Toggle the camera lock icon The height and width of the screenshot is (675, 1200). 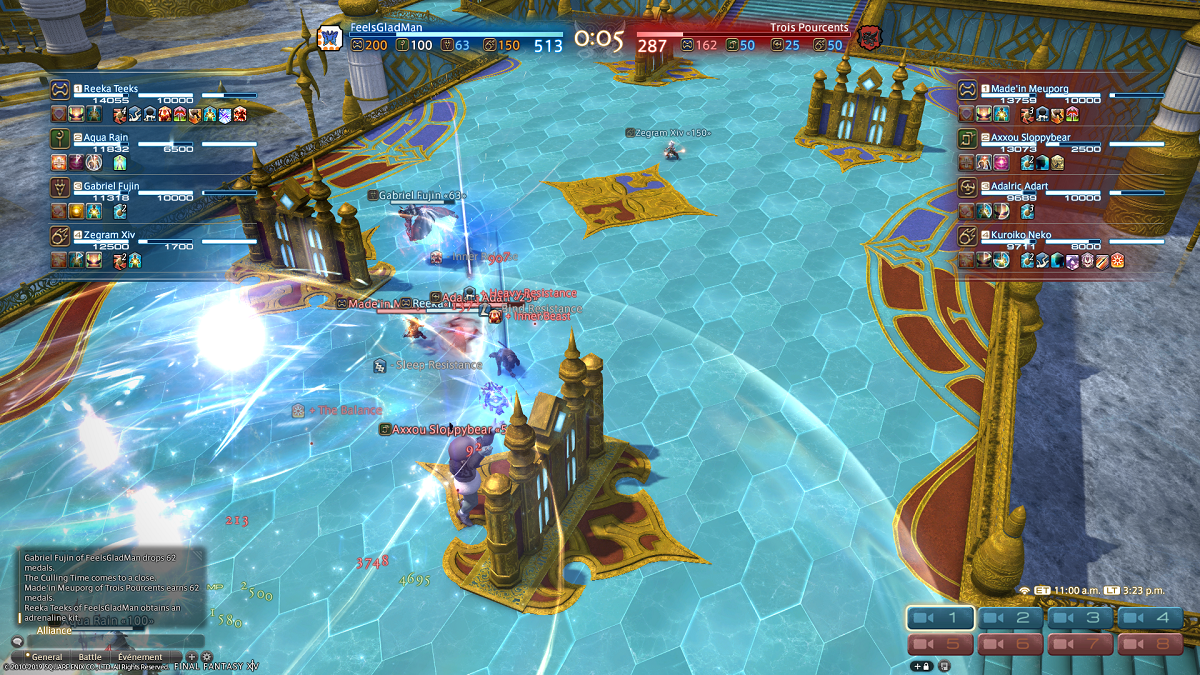tap(920, 665)
